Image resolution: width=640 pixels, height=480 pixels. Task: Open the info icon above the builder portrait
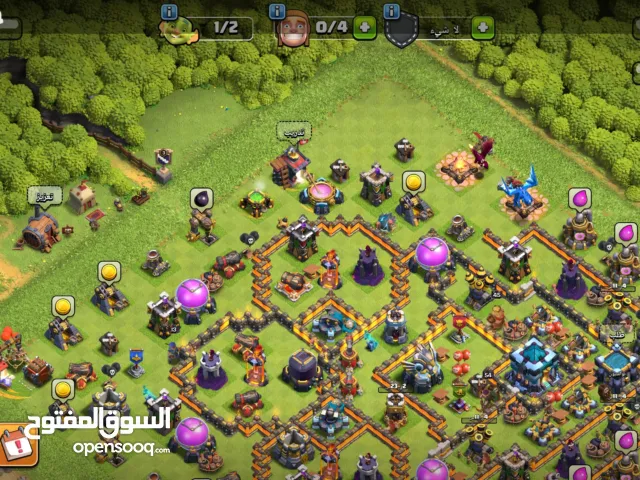pos(278,11)
